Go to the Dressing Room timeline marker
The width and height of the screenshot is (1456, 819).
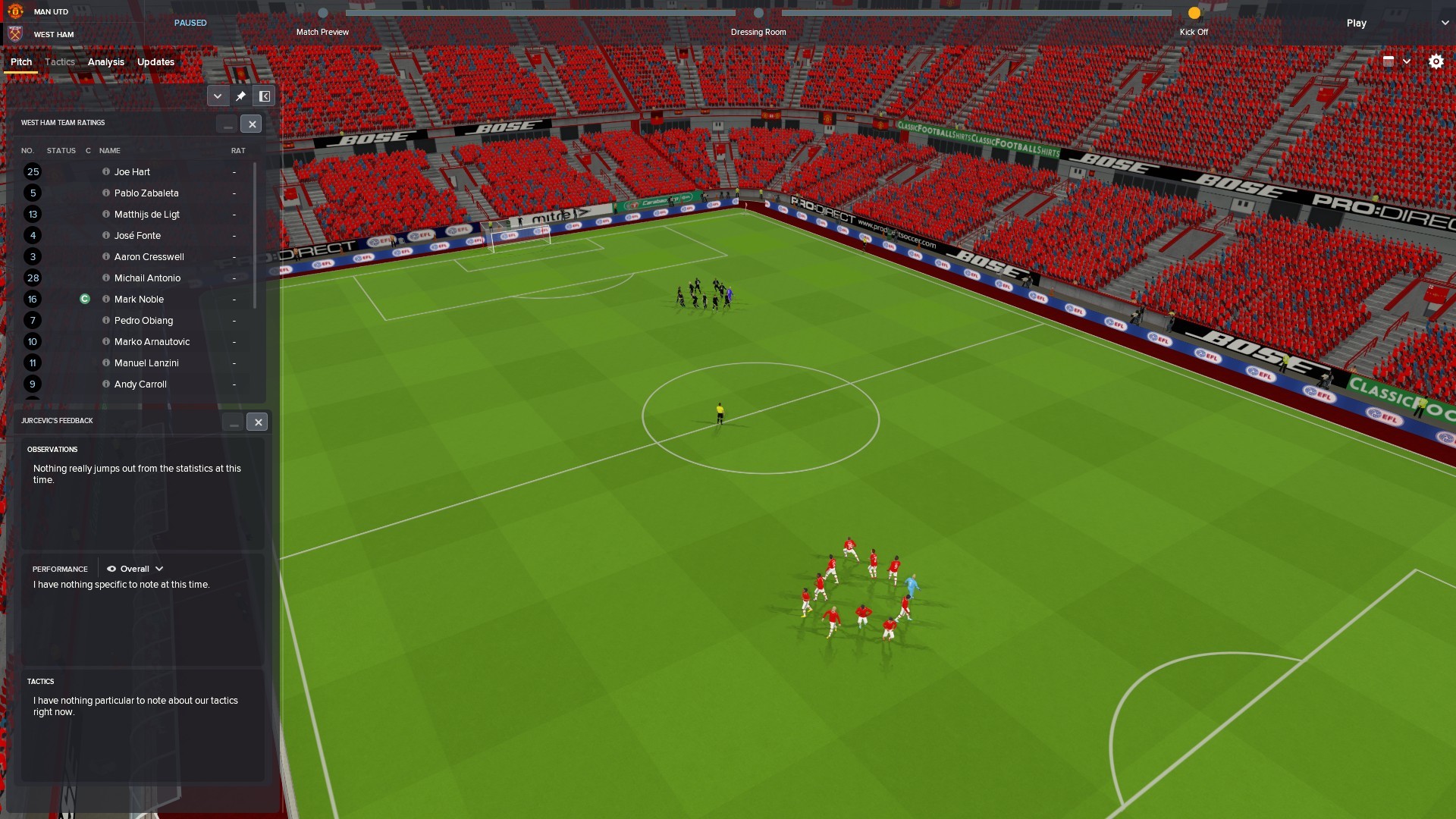pos(758,13)
